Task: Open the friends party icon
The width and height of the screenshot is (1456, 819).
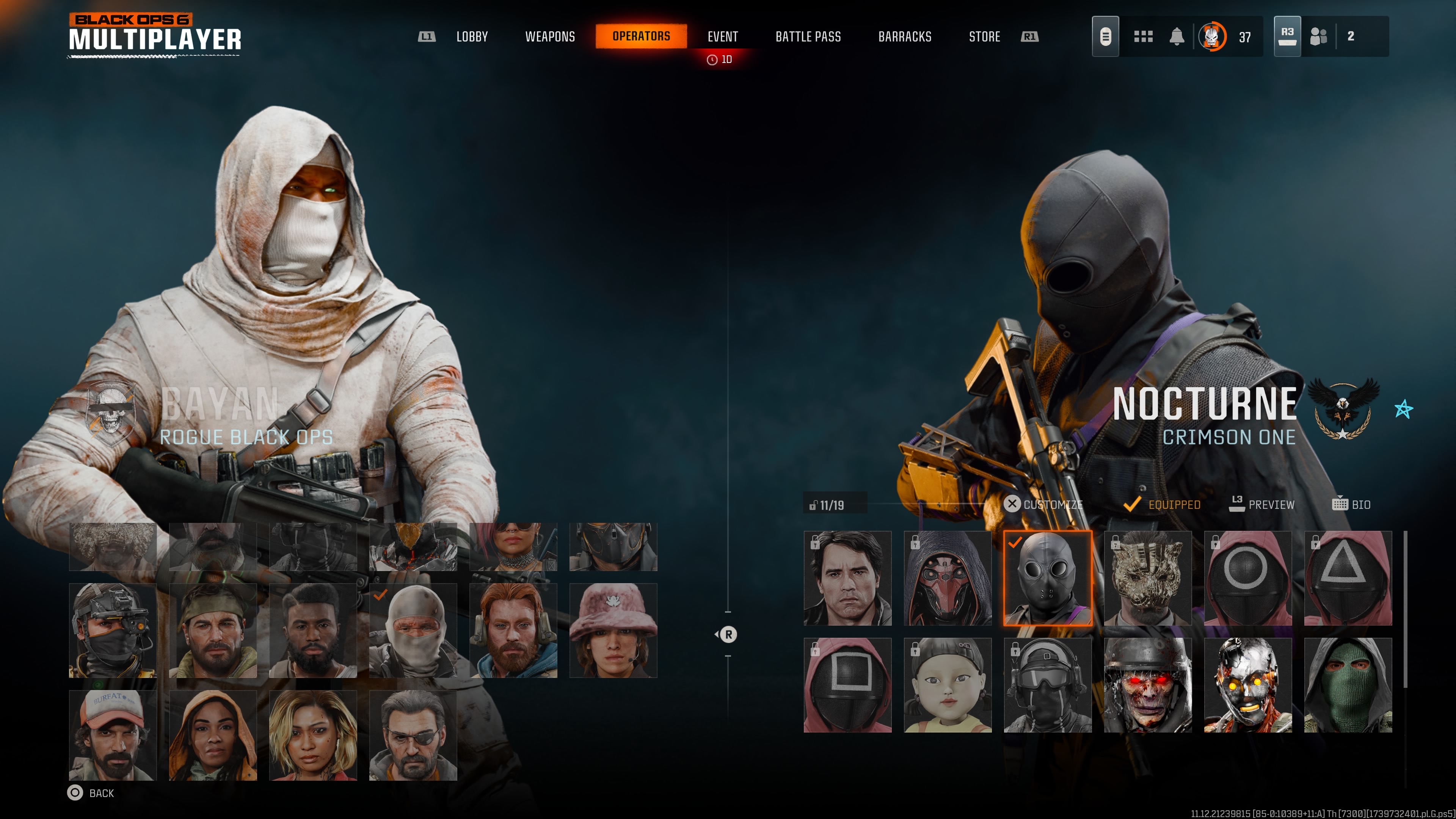Action: 1318,37
